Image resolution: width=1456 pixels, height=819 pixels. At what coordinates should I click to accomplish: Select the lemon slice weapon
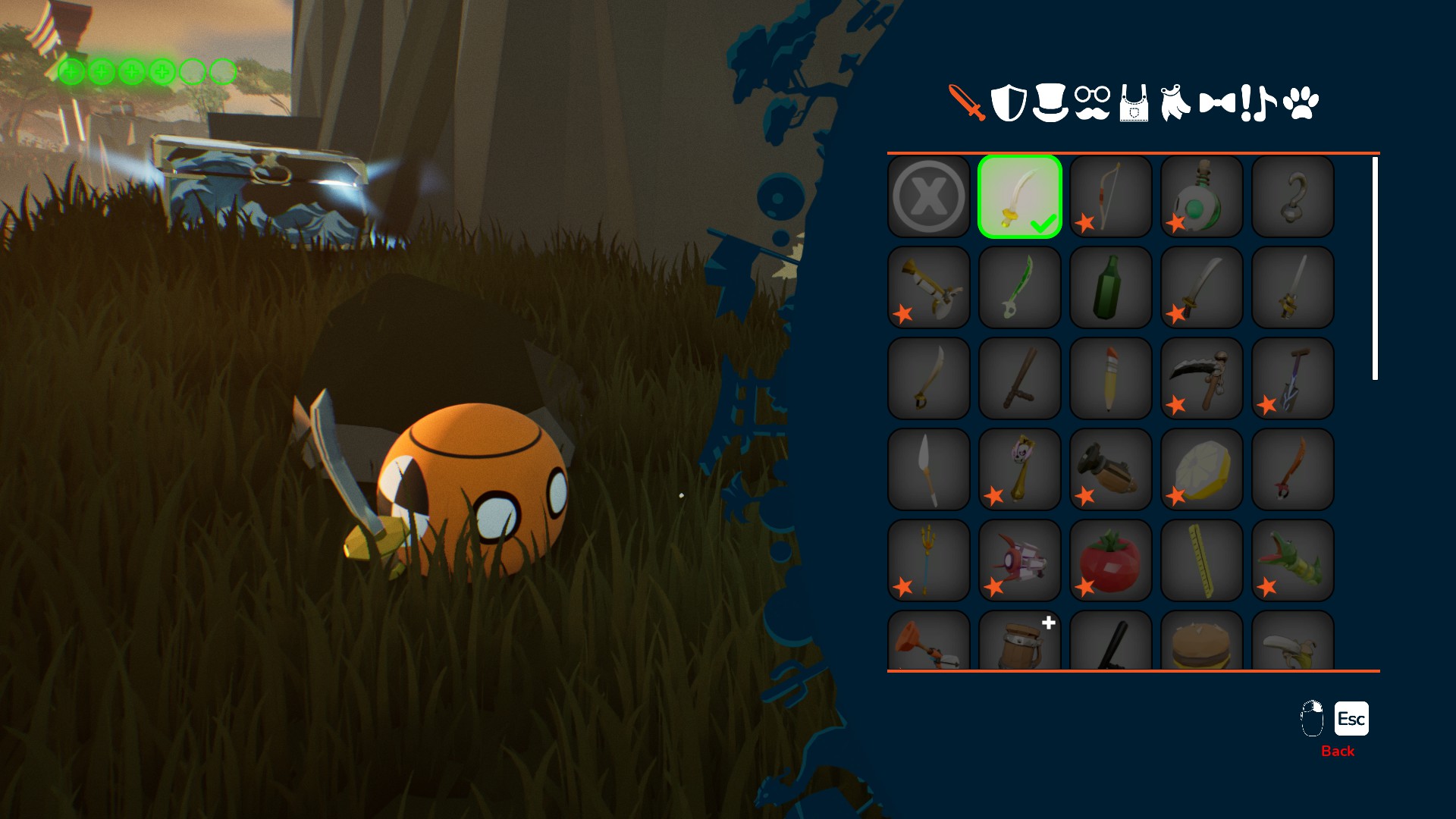(x=1202, y=469)
